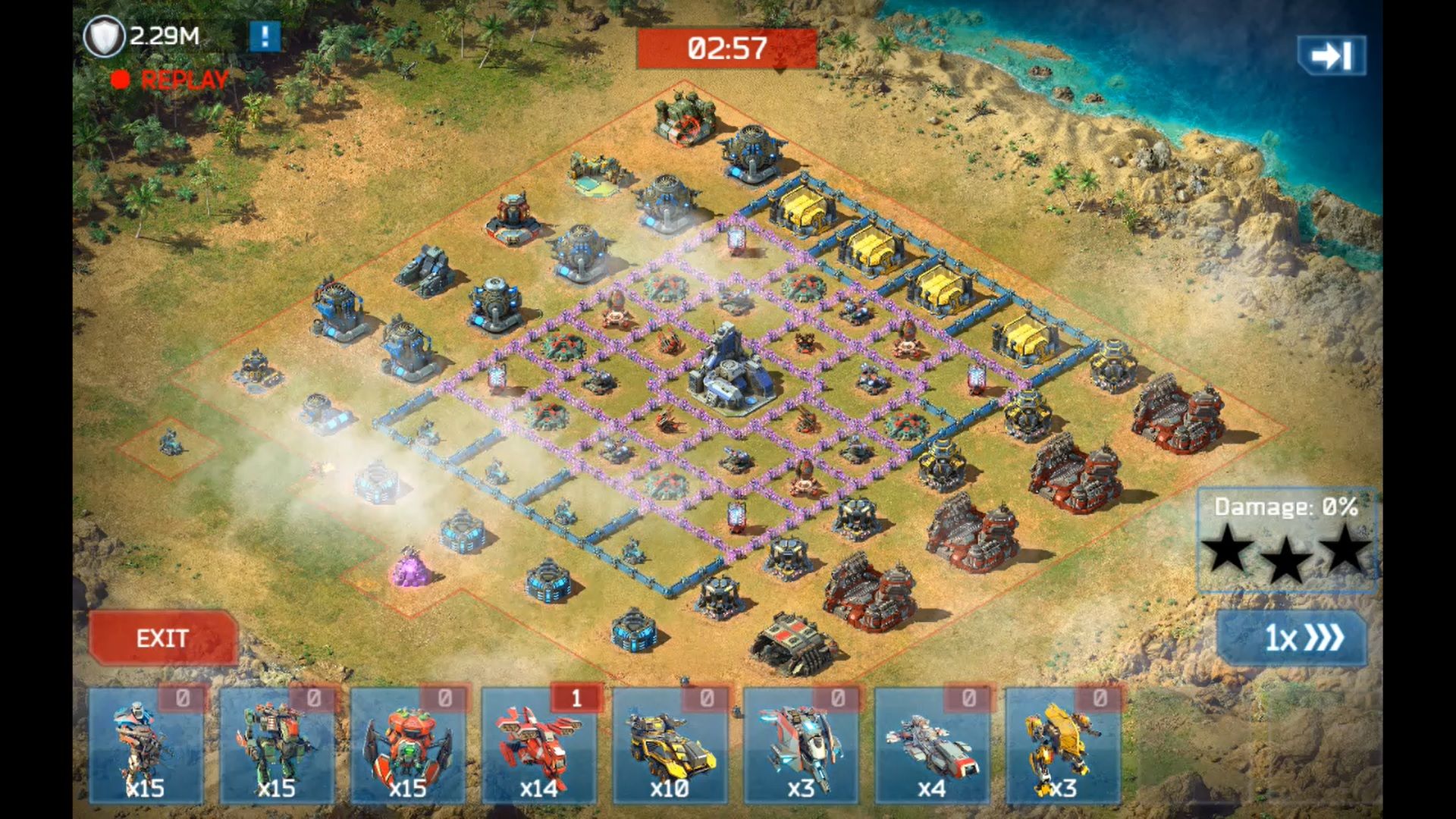Click the shield power icon
This screenshot has width=1456, height=819.
pyautogui.click(x=103, y=36)
